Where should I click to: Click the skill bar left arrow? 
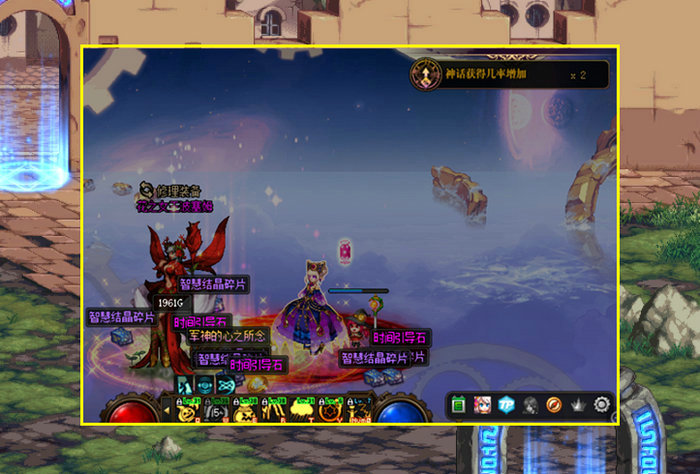[166, 408]
